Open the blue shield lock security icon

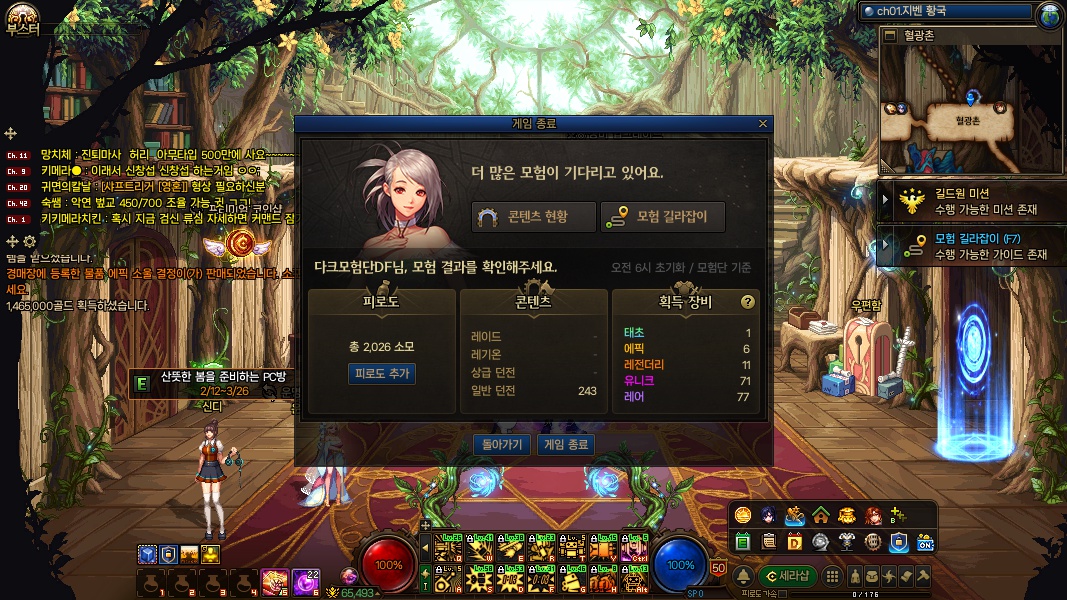(x=899, y=542)
